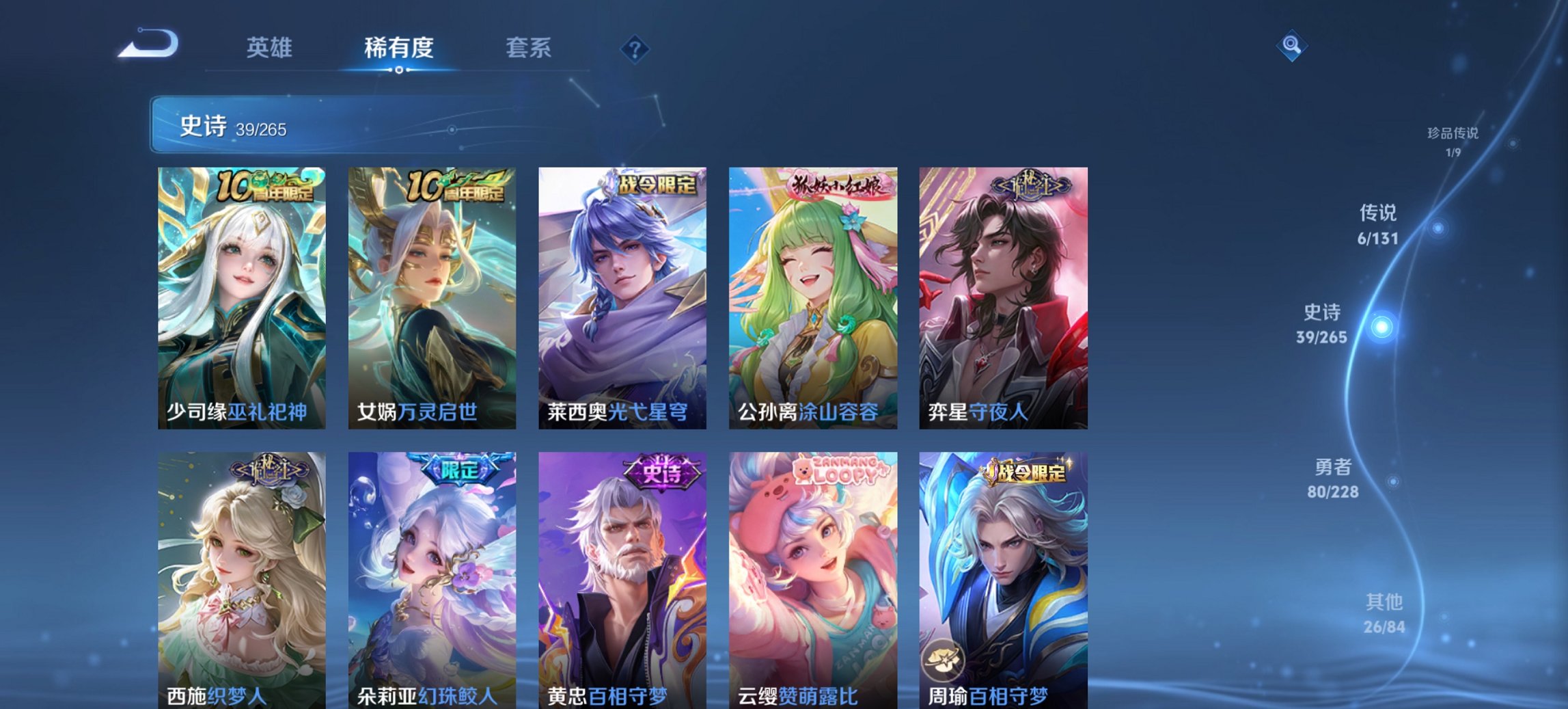Image resolution: width=1568 pixels, height=709 pixels.
Task: Select the 稀有度 tab
Action: [x=400, y=48]
